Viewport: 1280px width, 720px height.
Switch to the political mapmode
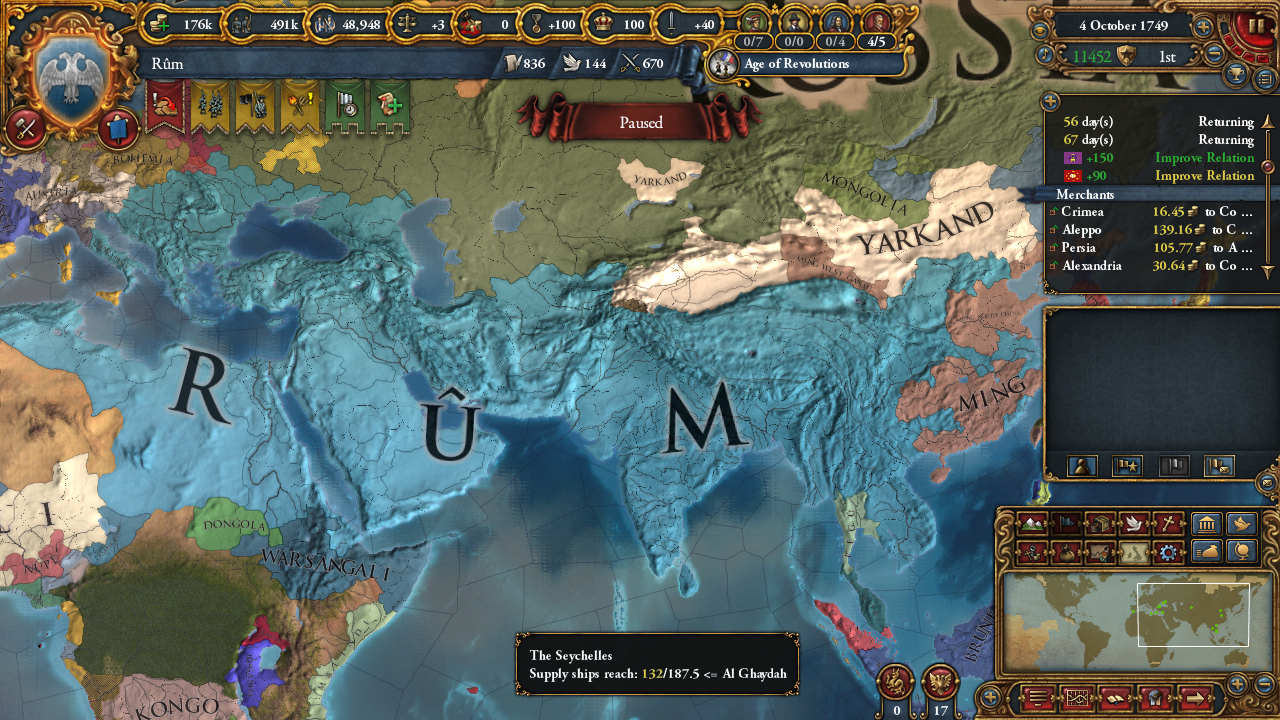click(1064, 523)
